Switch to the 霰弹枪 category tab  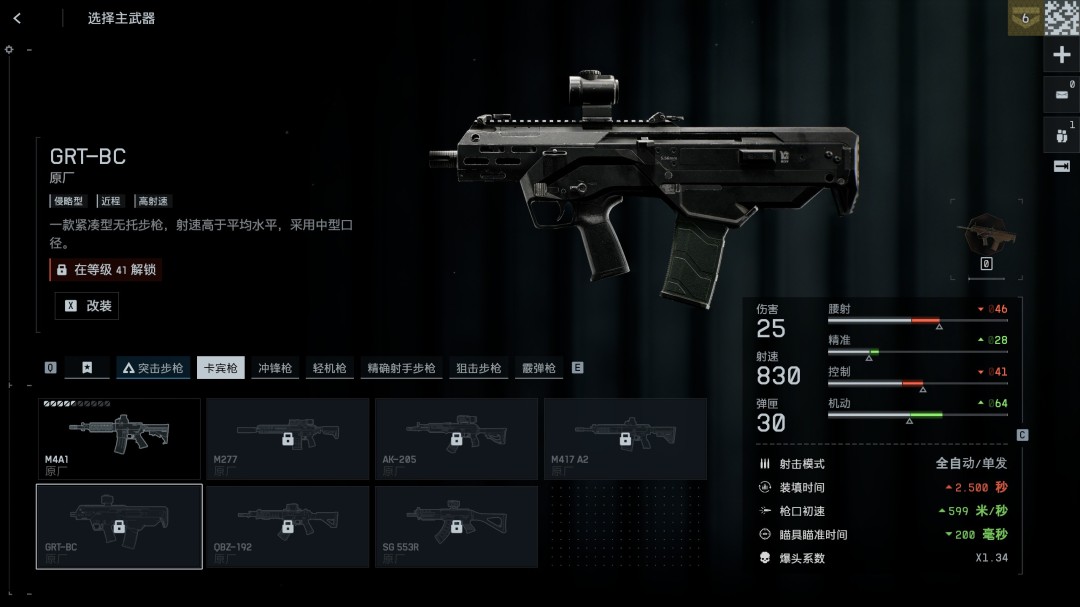click(x=538, y=368)
